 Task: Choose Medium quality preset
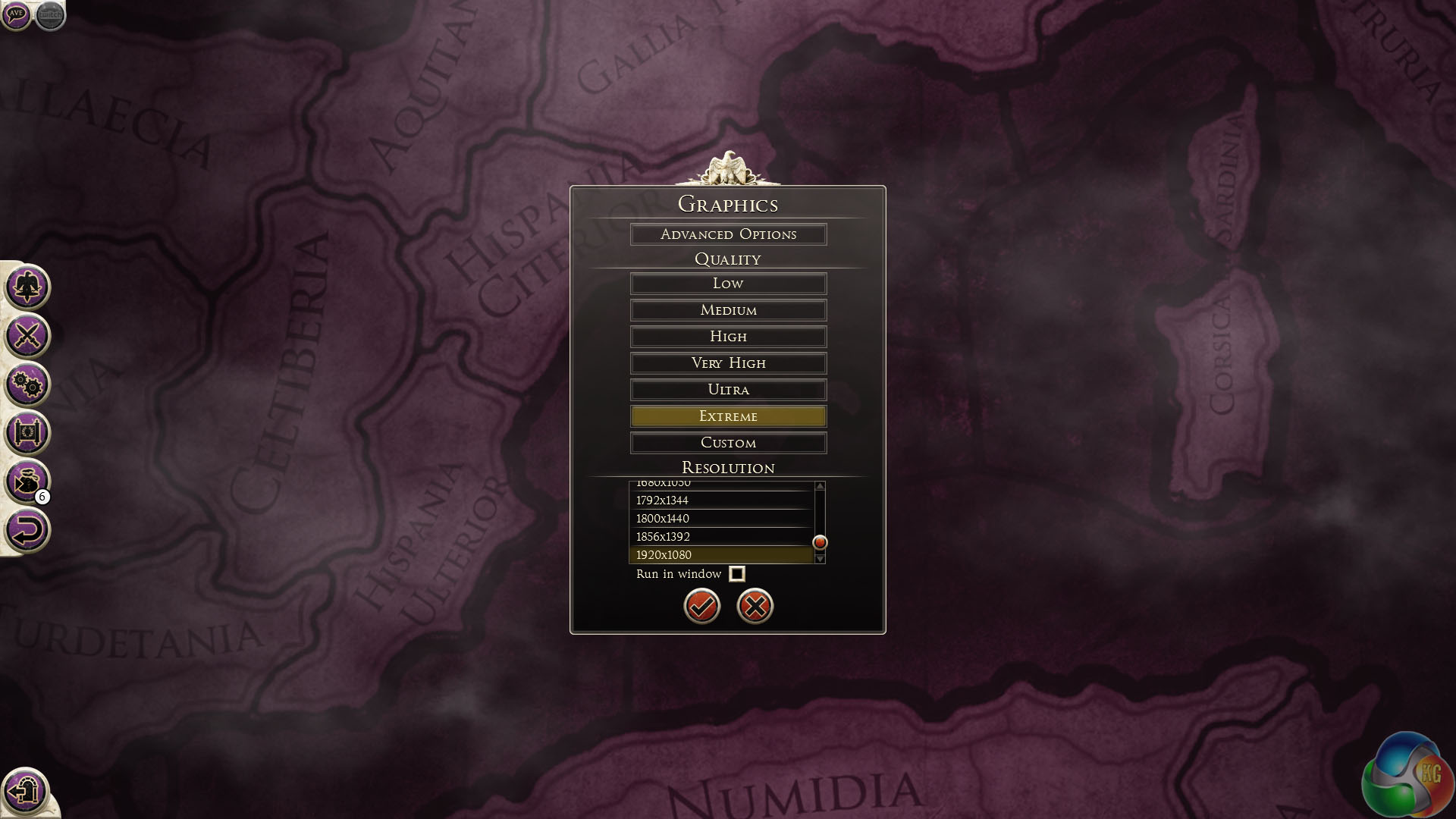click(x=728, y=310)
